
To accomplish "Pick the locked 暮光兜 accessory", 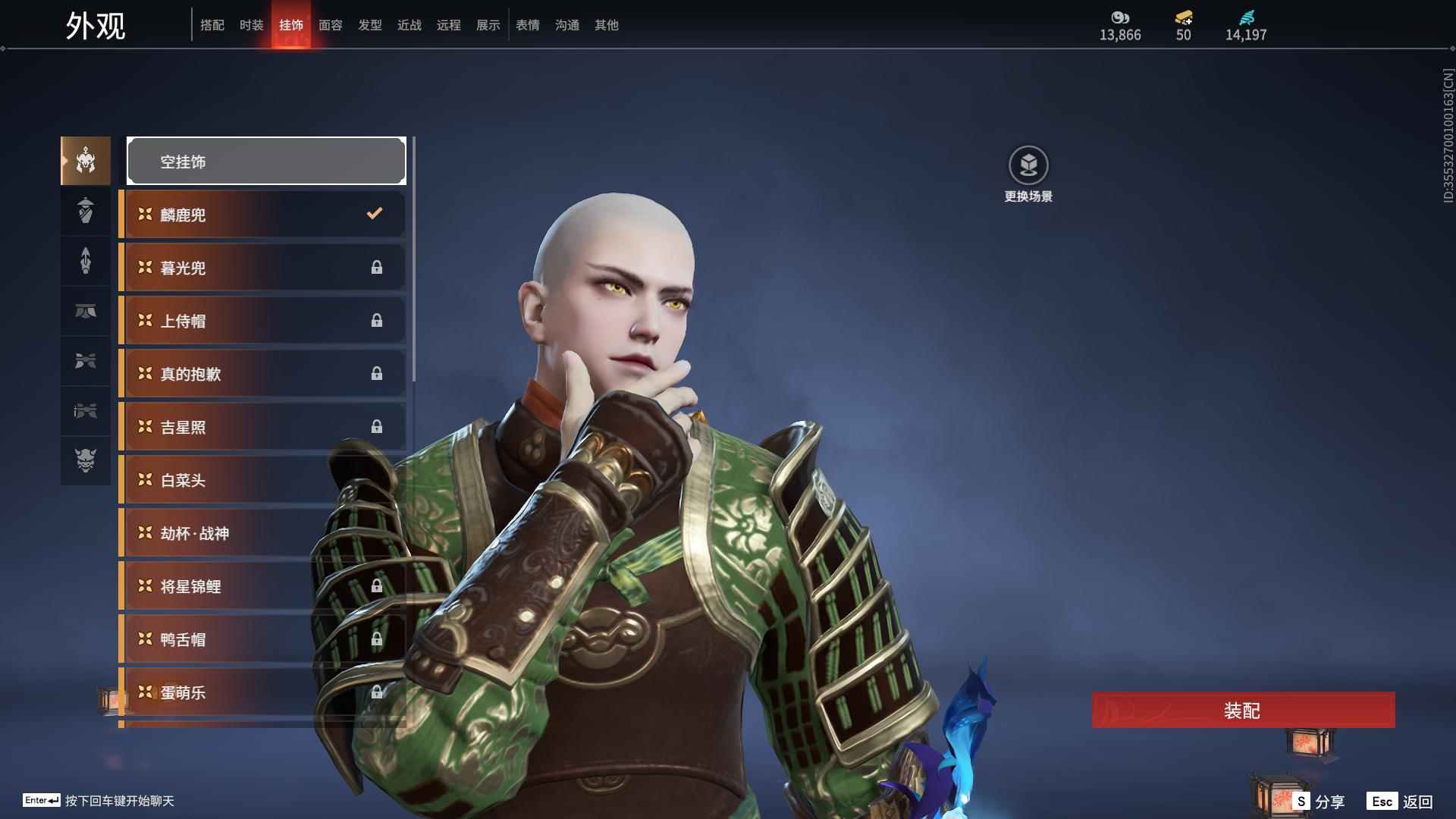I will [262, 268].
